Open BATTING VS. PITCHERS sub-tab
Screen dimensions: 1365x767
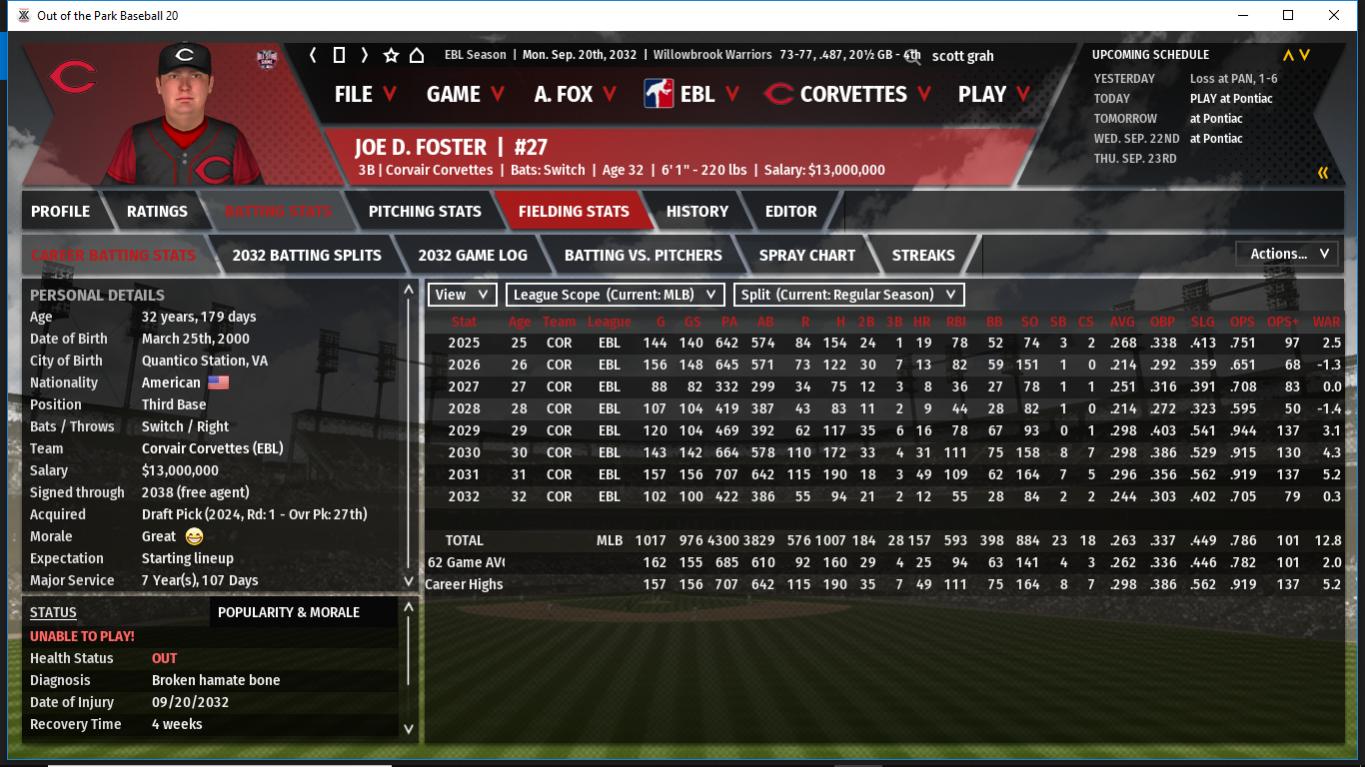[643, 255]
